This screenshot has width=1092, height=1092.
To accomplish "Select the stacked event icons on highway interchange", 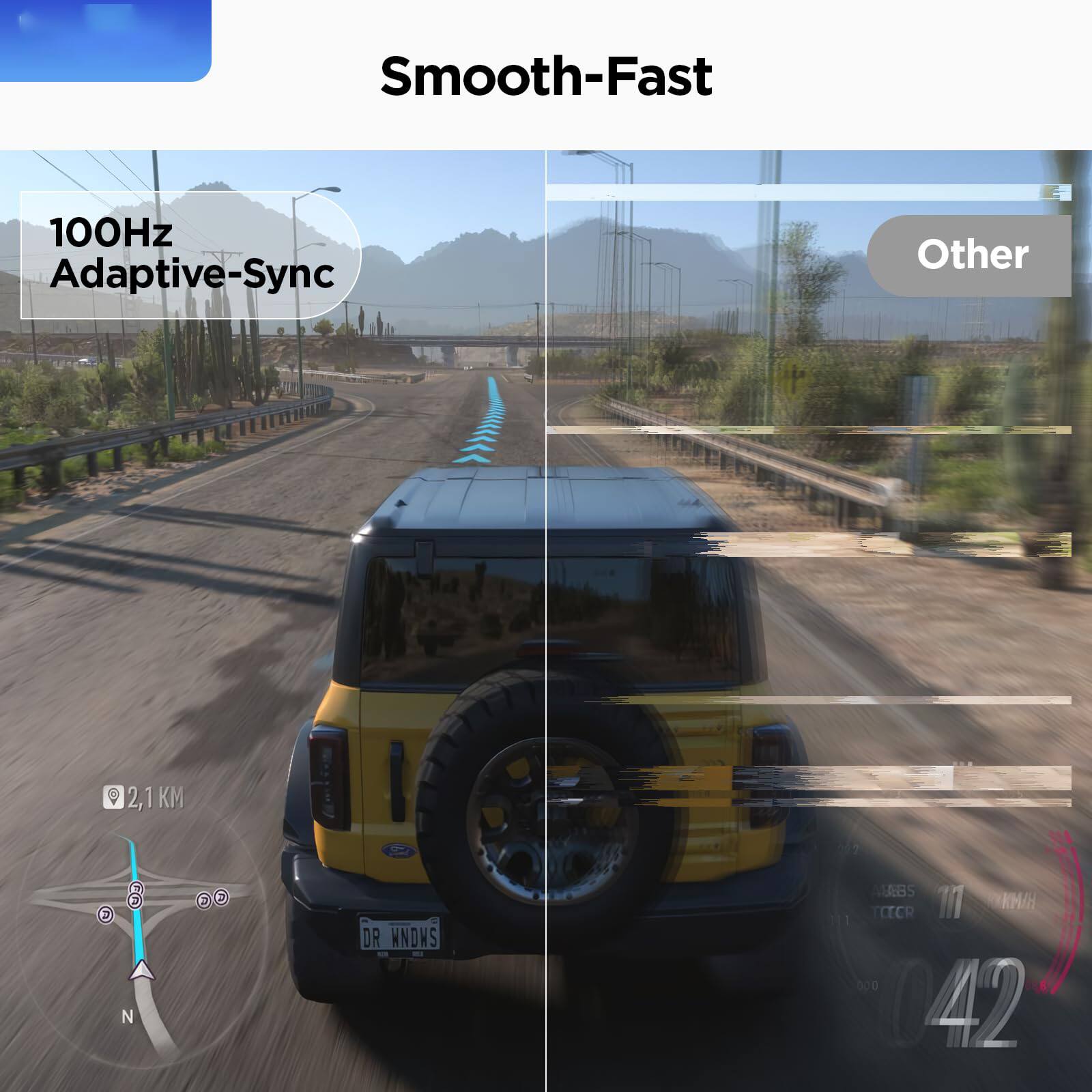I will point(135,895).
